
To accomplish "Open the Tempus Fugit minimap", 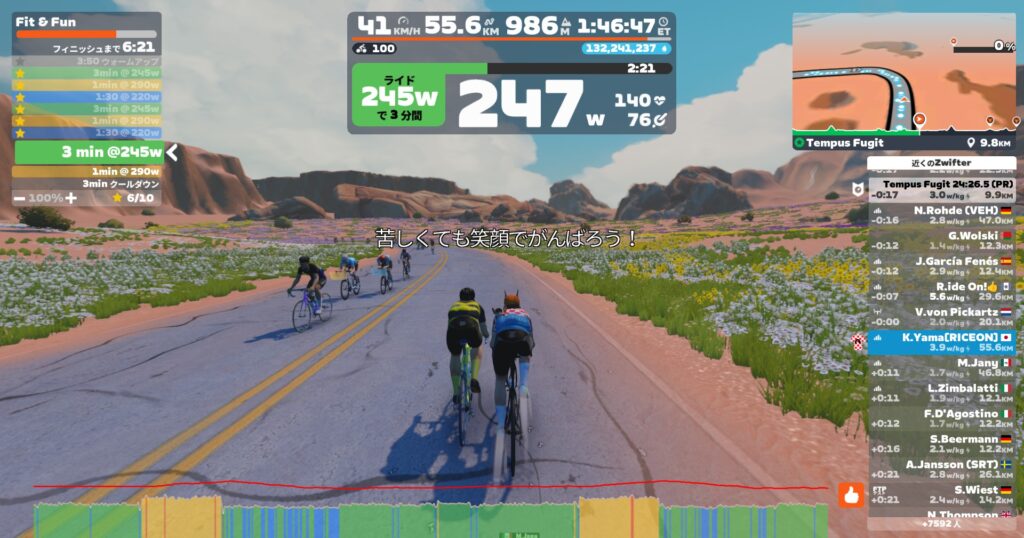I will pyautogui.click(x=904, y=73).
